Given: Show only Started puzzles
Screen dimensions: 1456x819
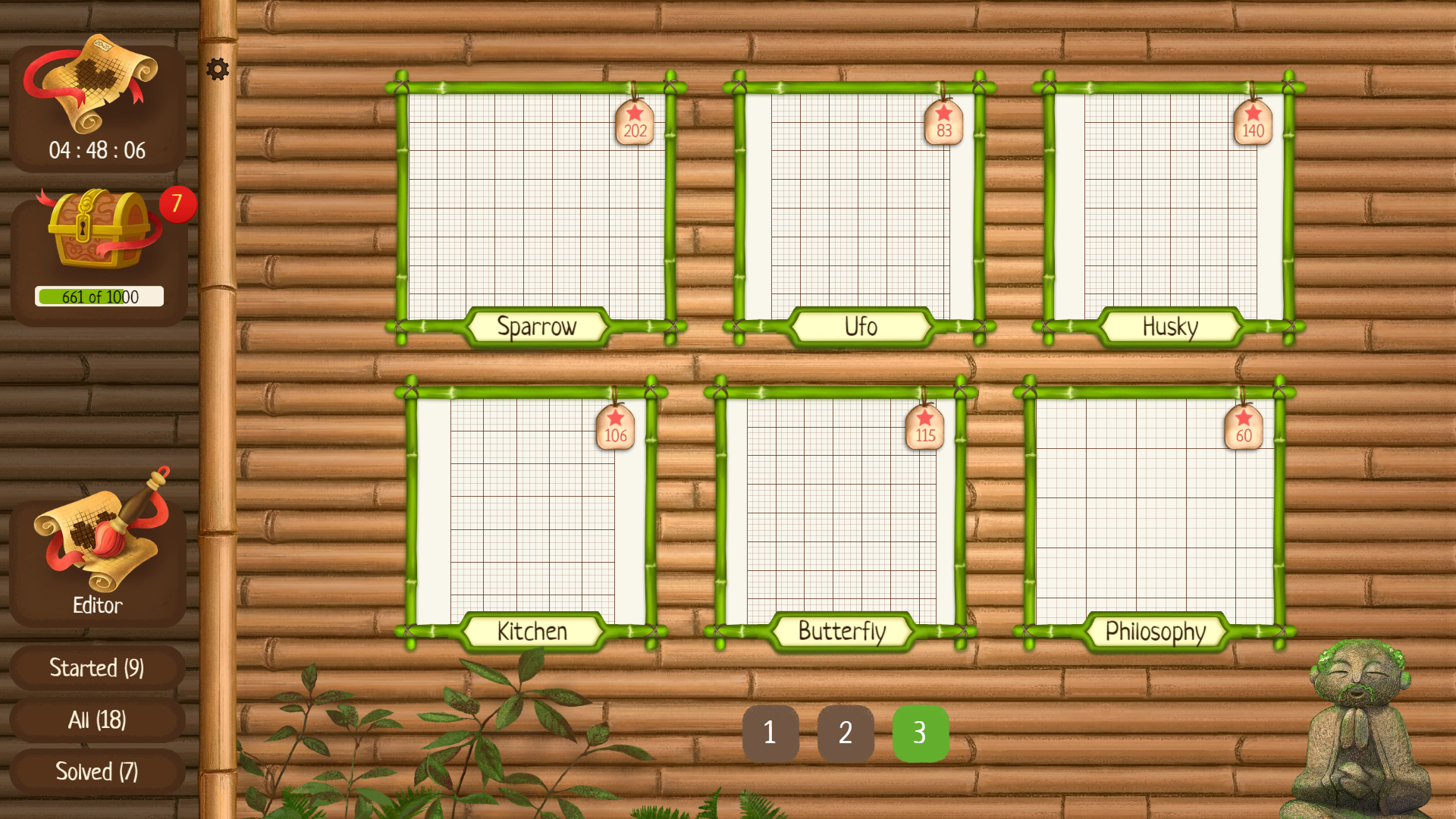Looking at the screenshot, I should [x=96, y=668].
